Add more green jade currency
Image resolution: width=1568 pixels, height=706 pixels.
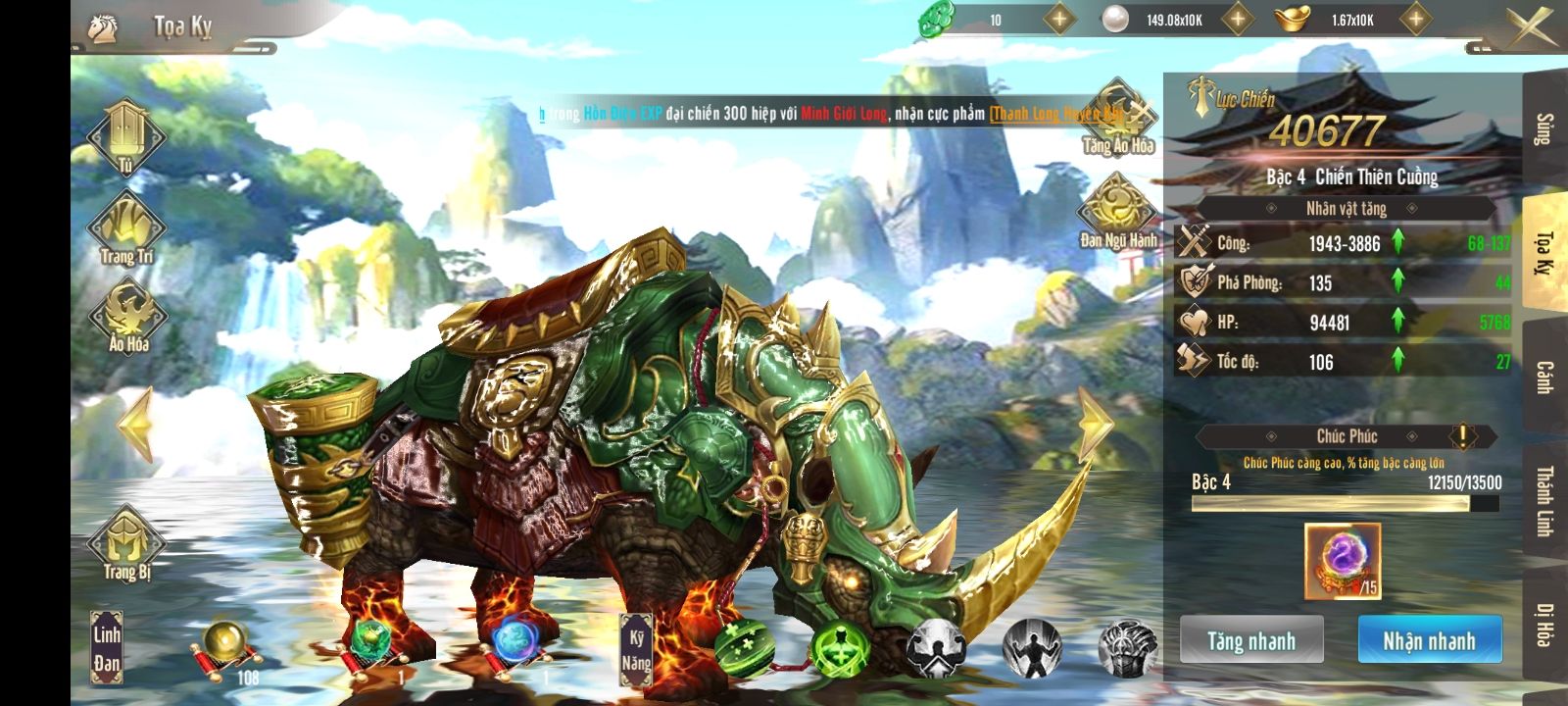click(1058, 19)
